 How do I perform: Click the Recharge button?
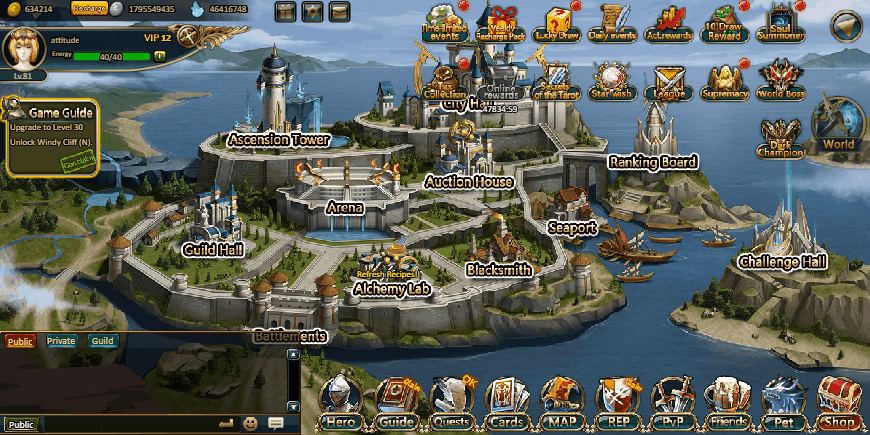tap(89, 9)
